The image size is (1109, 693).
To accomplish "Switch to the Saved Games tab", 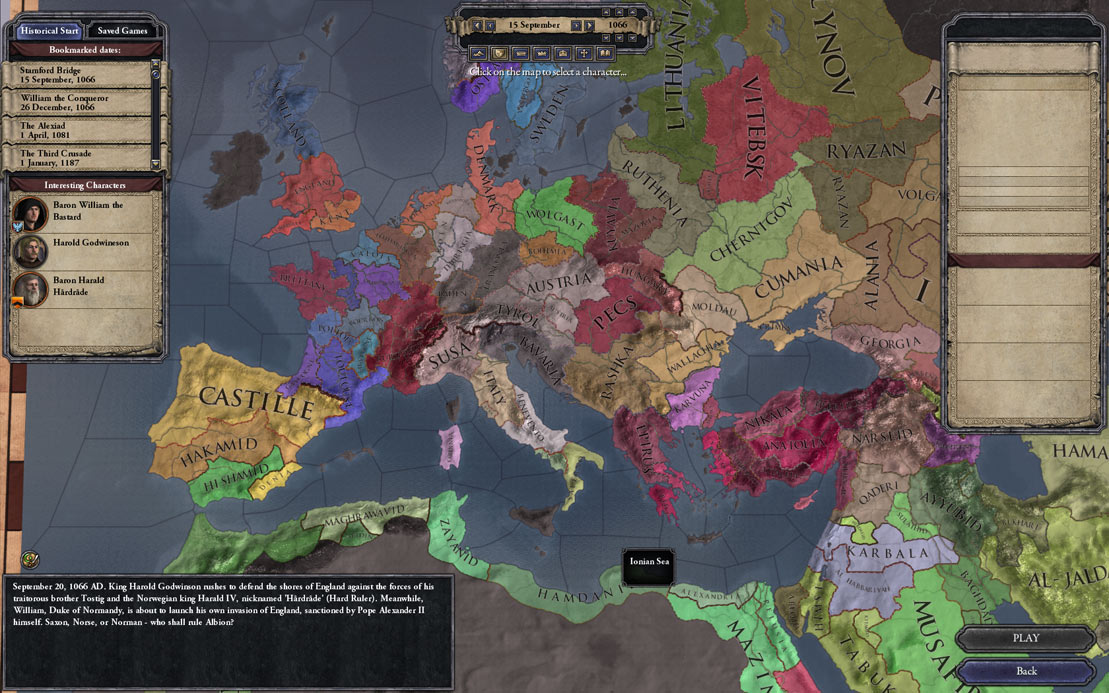I will pos(122,30).
